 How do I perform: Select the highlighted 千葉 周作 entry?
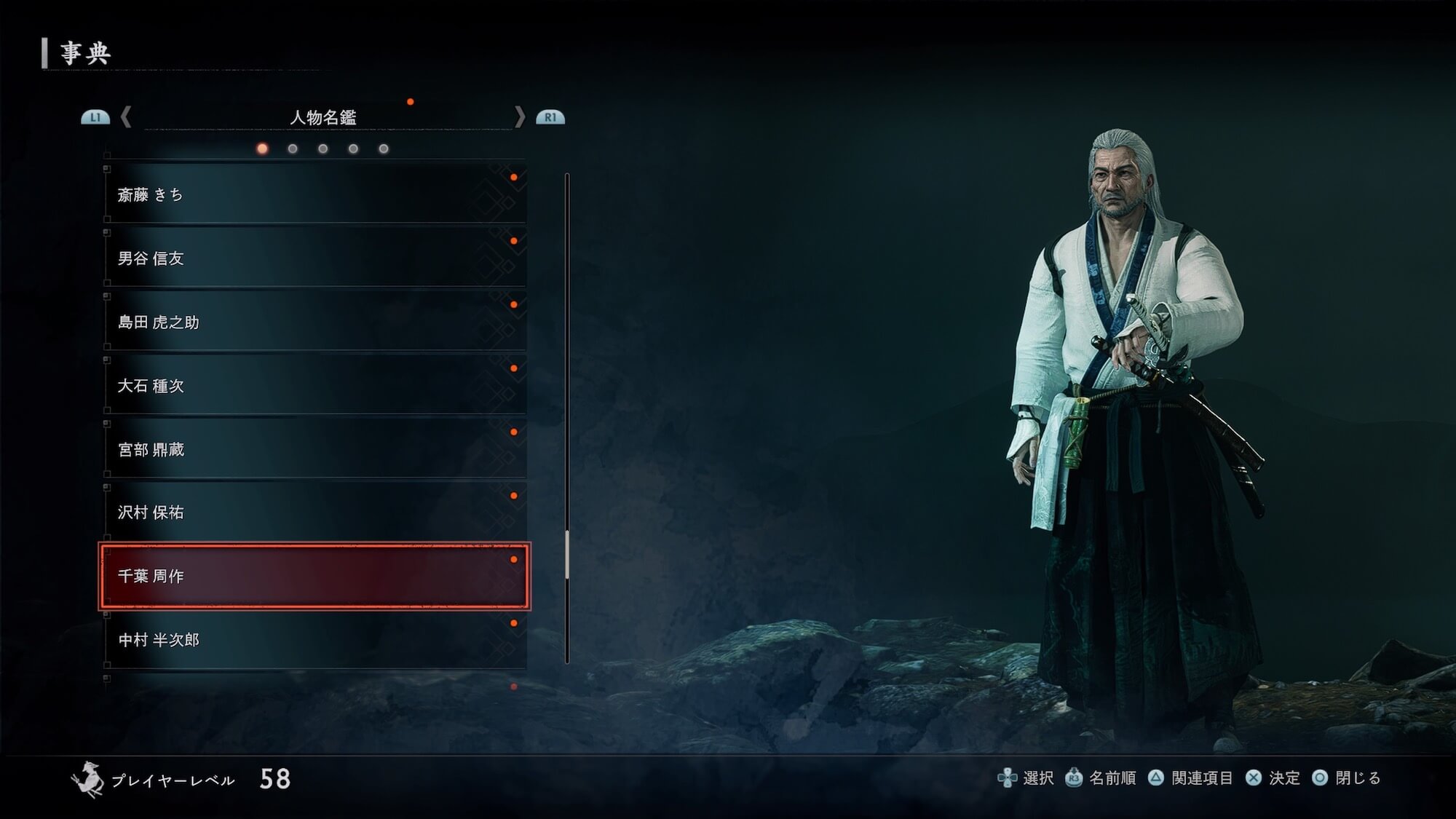pyautogui.click(x=314, y=576)
